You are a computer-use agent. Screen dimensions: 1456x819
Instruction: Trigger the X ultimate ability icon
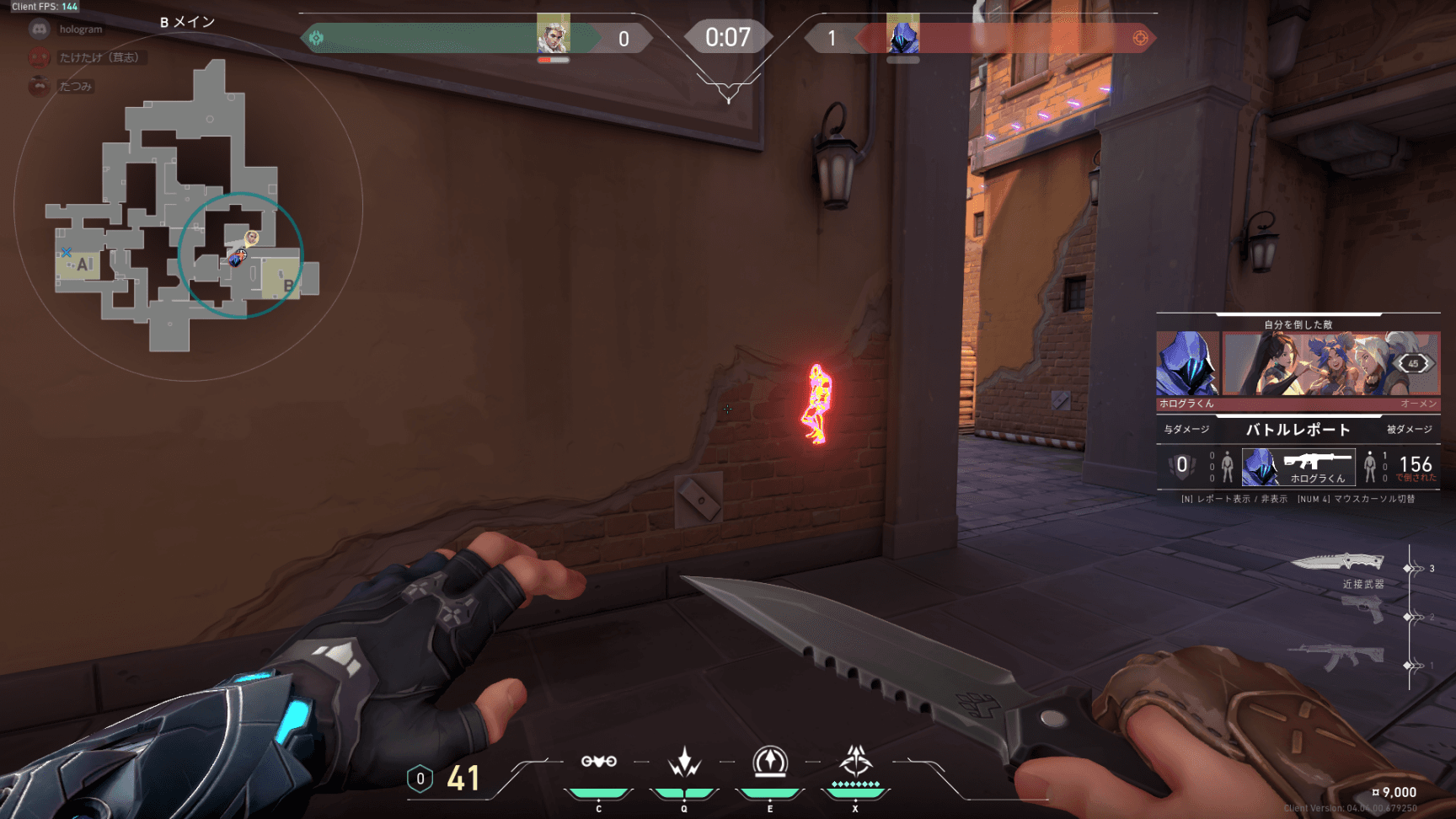(x=855, y=761)
